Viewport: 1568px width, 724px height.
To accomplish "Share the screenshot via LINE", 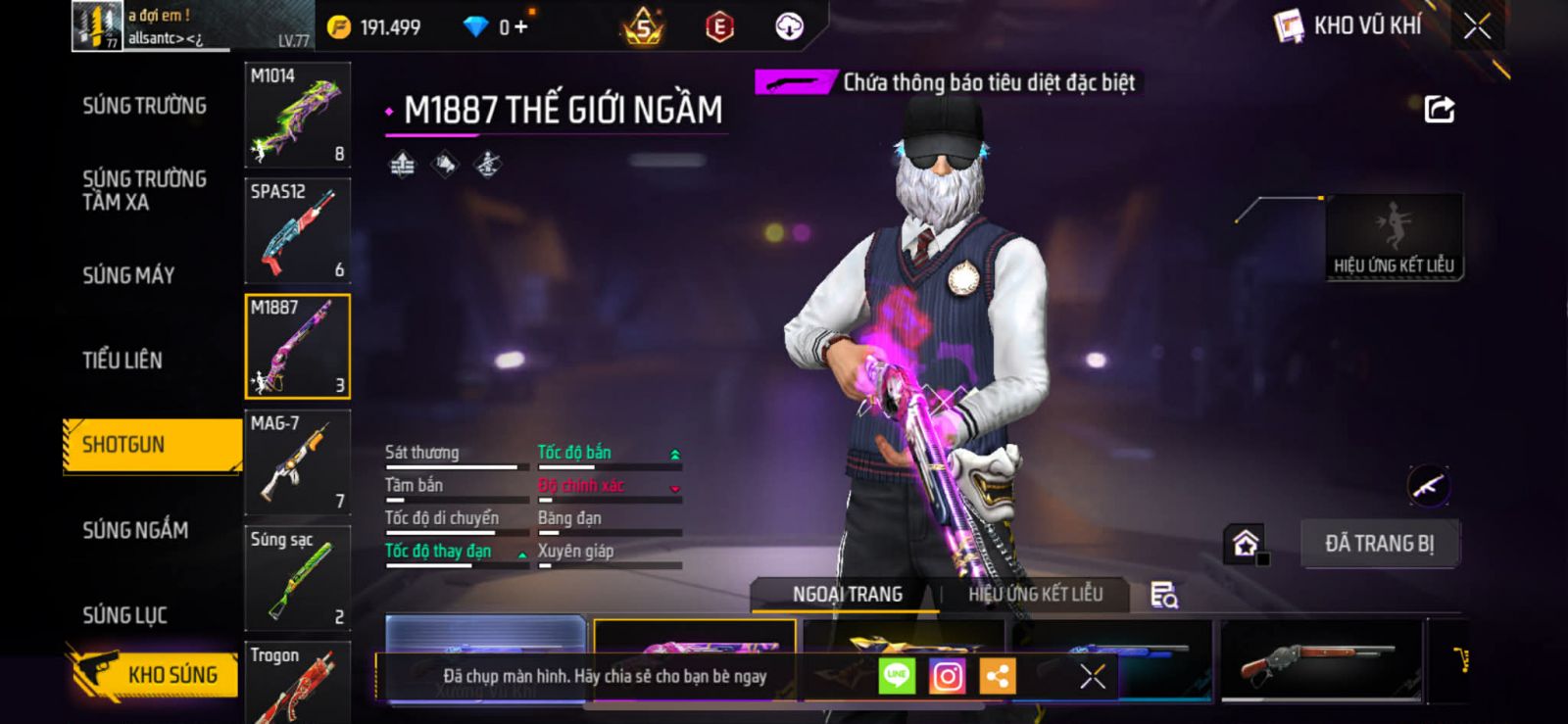I will click(x=897, y=676).
